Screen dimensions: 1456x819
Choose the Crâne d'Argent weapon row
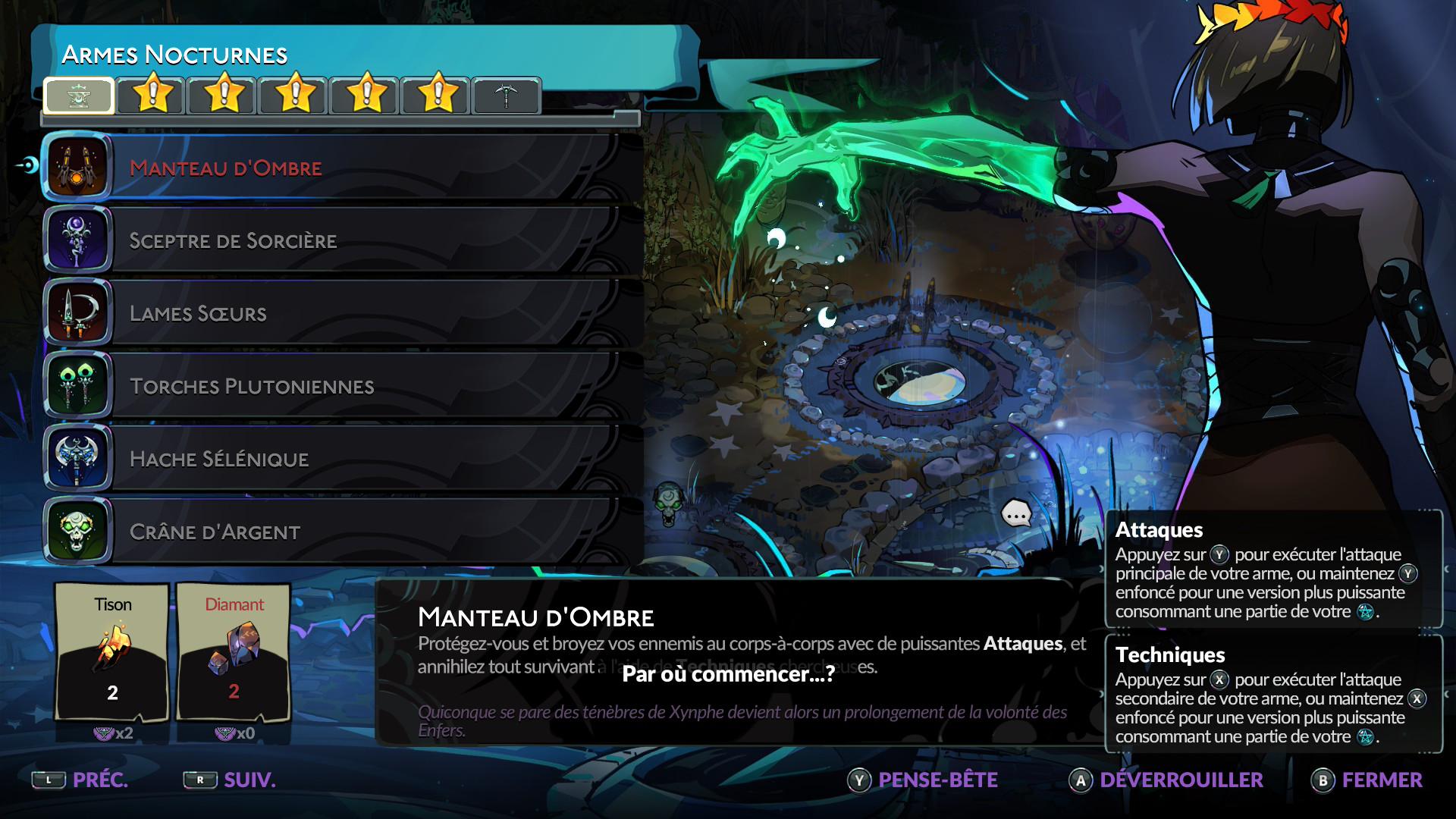(341, 532)
